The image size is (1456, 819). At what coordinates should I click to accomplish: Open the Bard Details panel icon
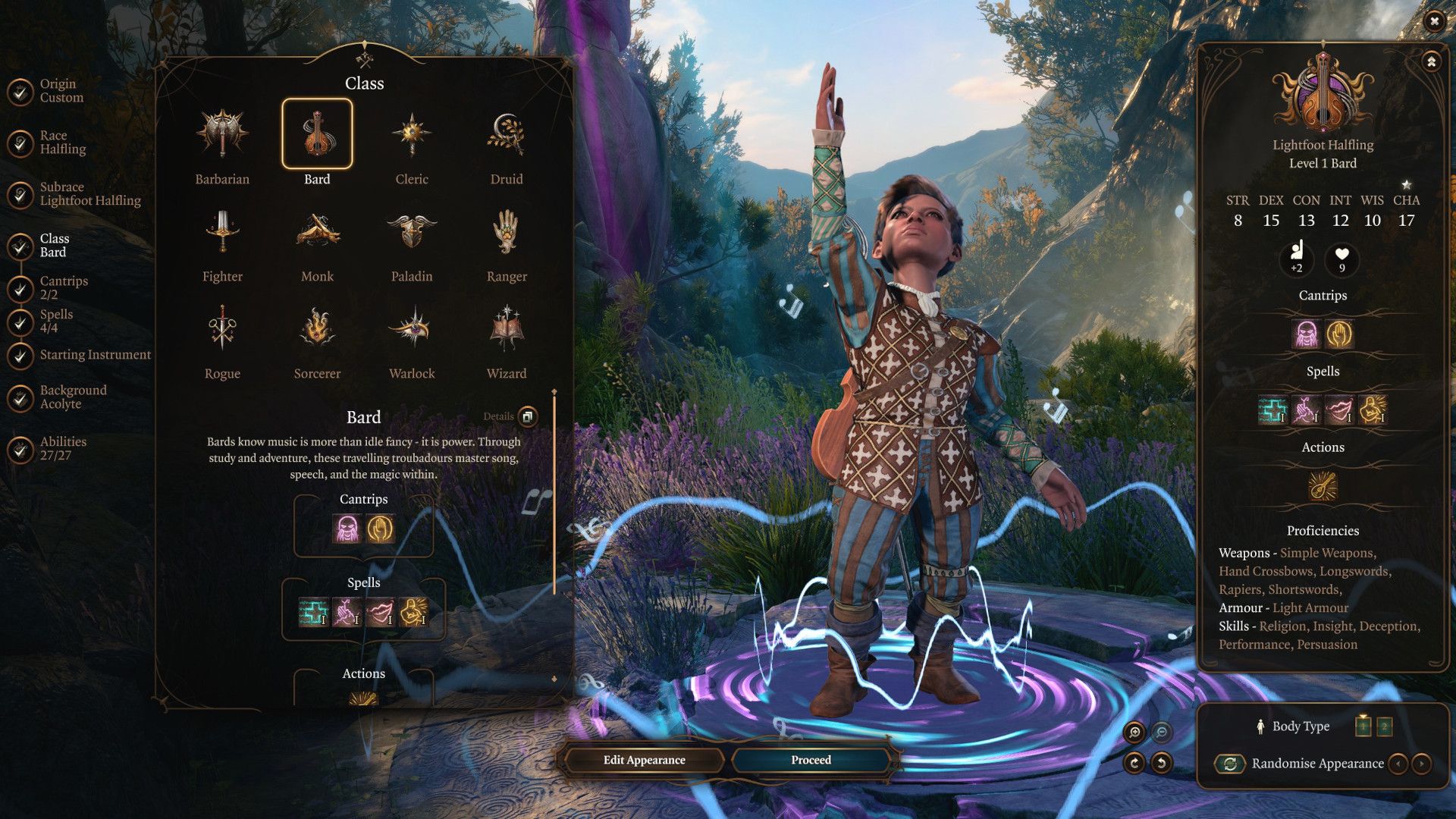click(526, 418)
